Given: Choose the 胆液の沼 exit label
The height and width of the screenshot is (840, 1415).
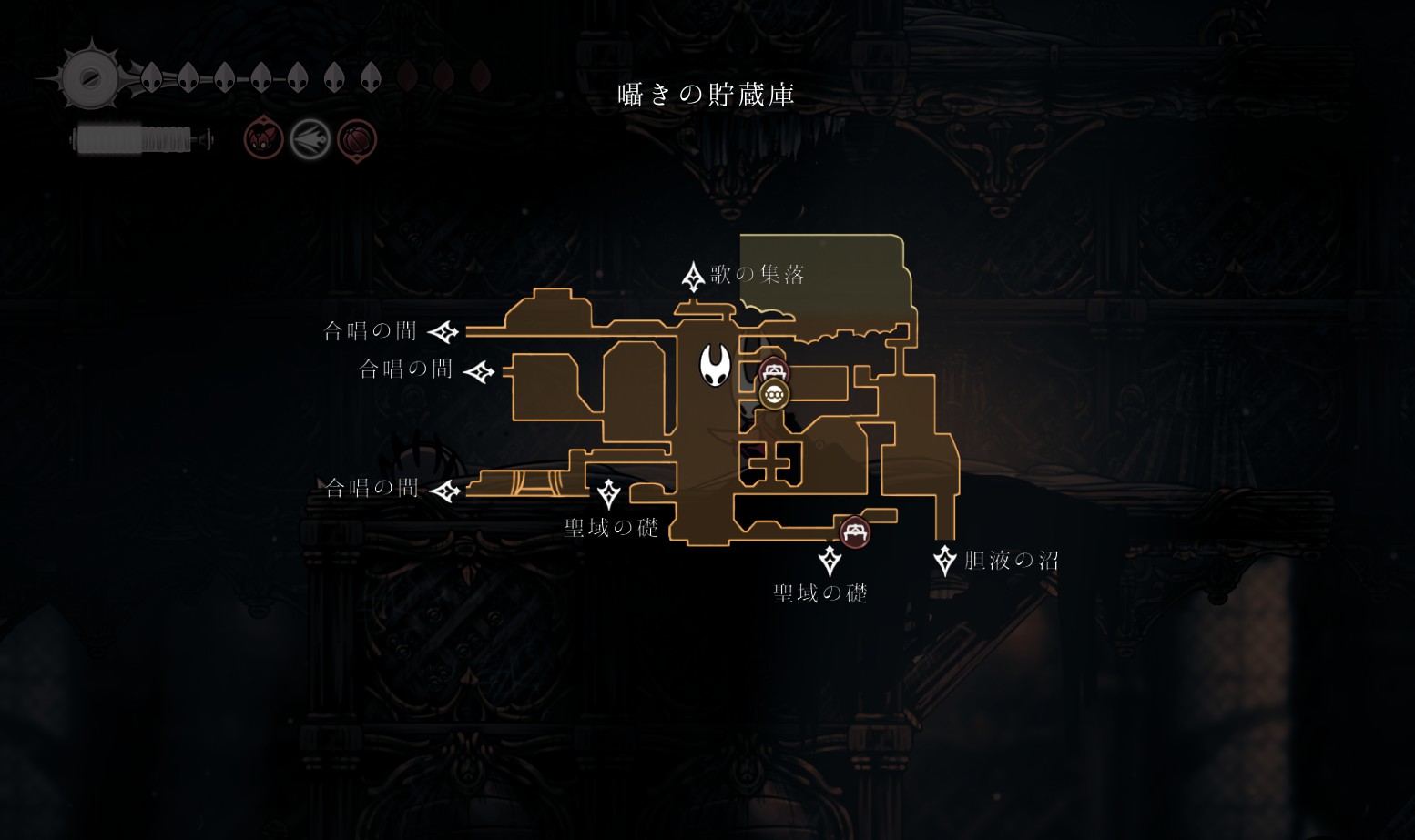Looking at the screenshot, I should (x=1011, y=561).
